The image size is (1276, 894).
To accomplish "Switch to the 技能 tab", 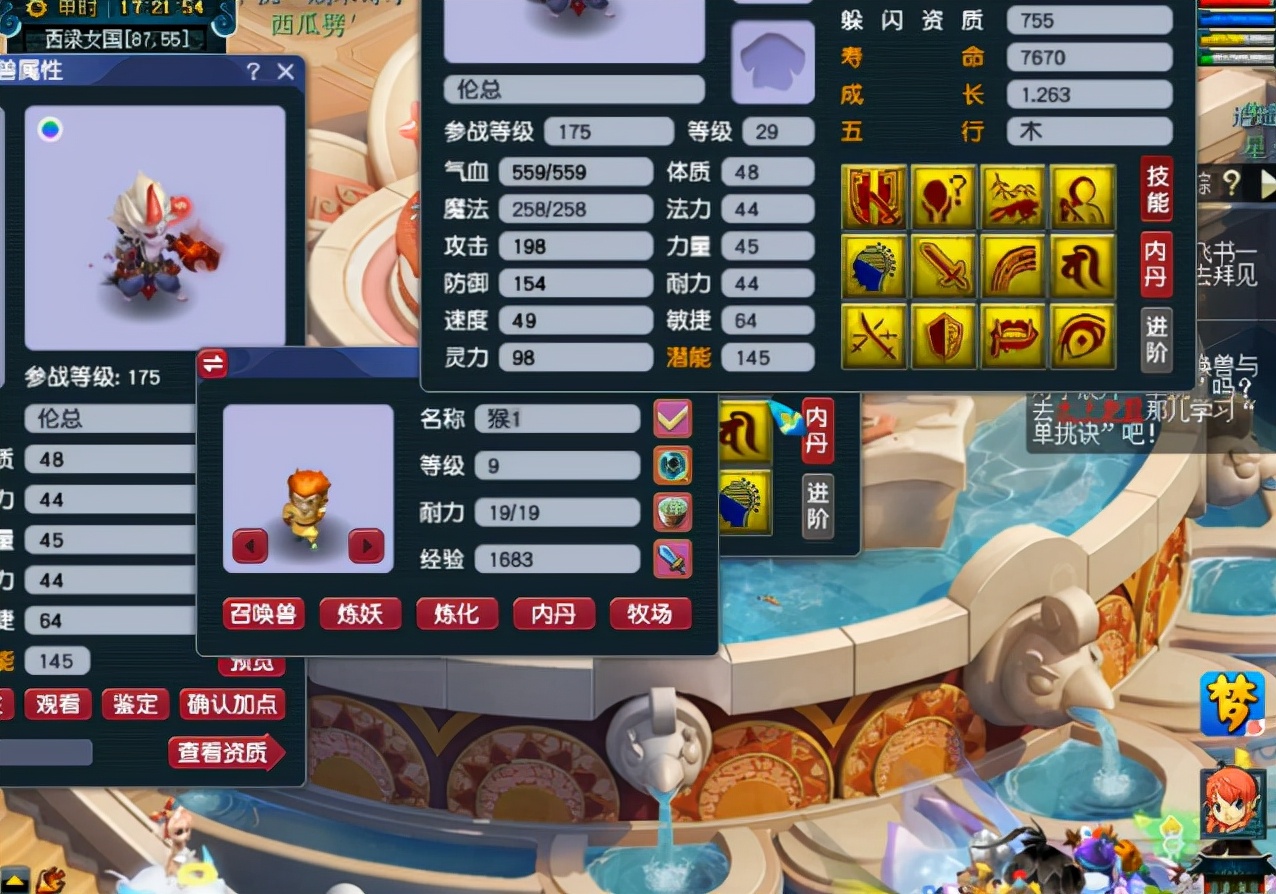I will (x=1157, y=189).
